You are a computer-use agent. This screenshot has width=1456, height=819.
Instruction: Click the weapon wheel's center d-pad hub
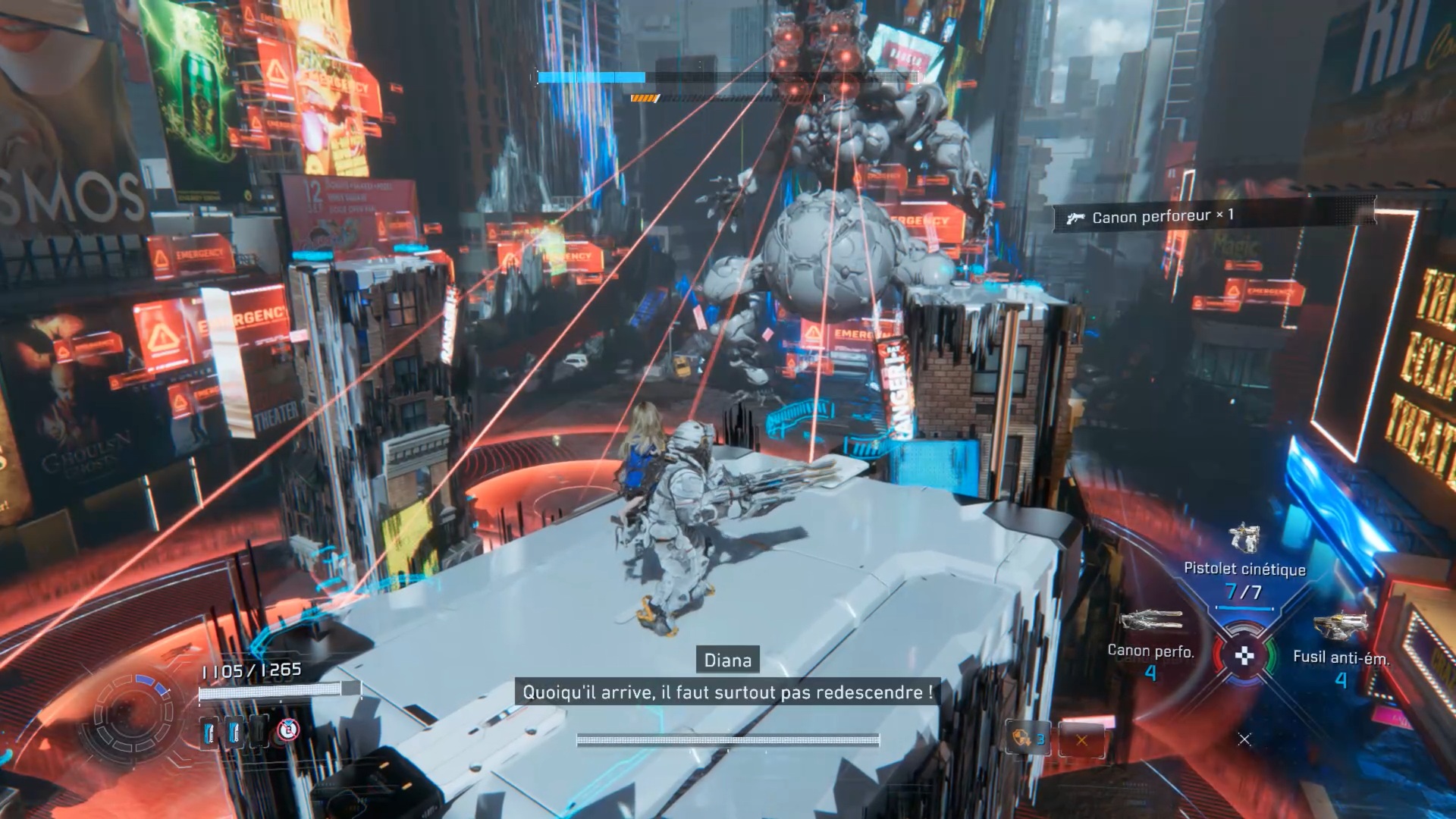(1244, 656)
